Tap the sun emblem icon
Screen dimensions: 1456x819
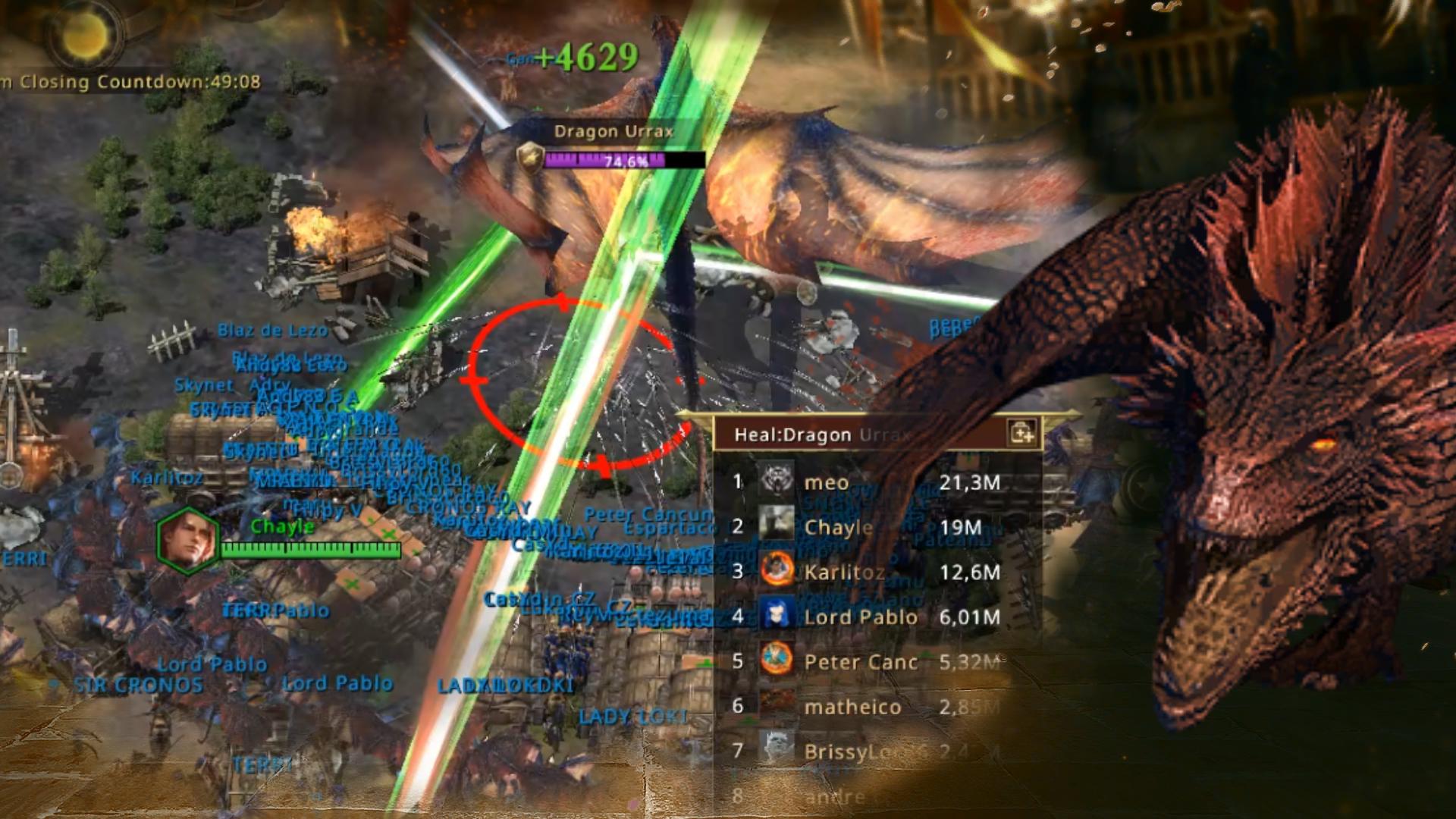(83, 36)
